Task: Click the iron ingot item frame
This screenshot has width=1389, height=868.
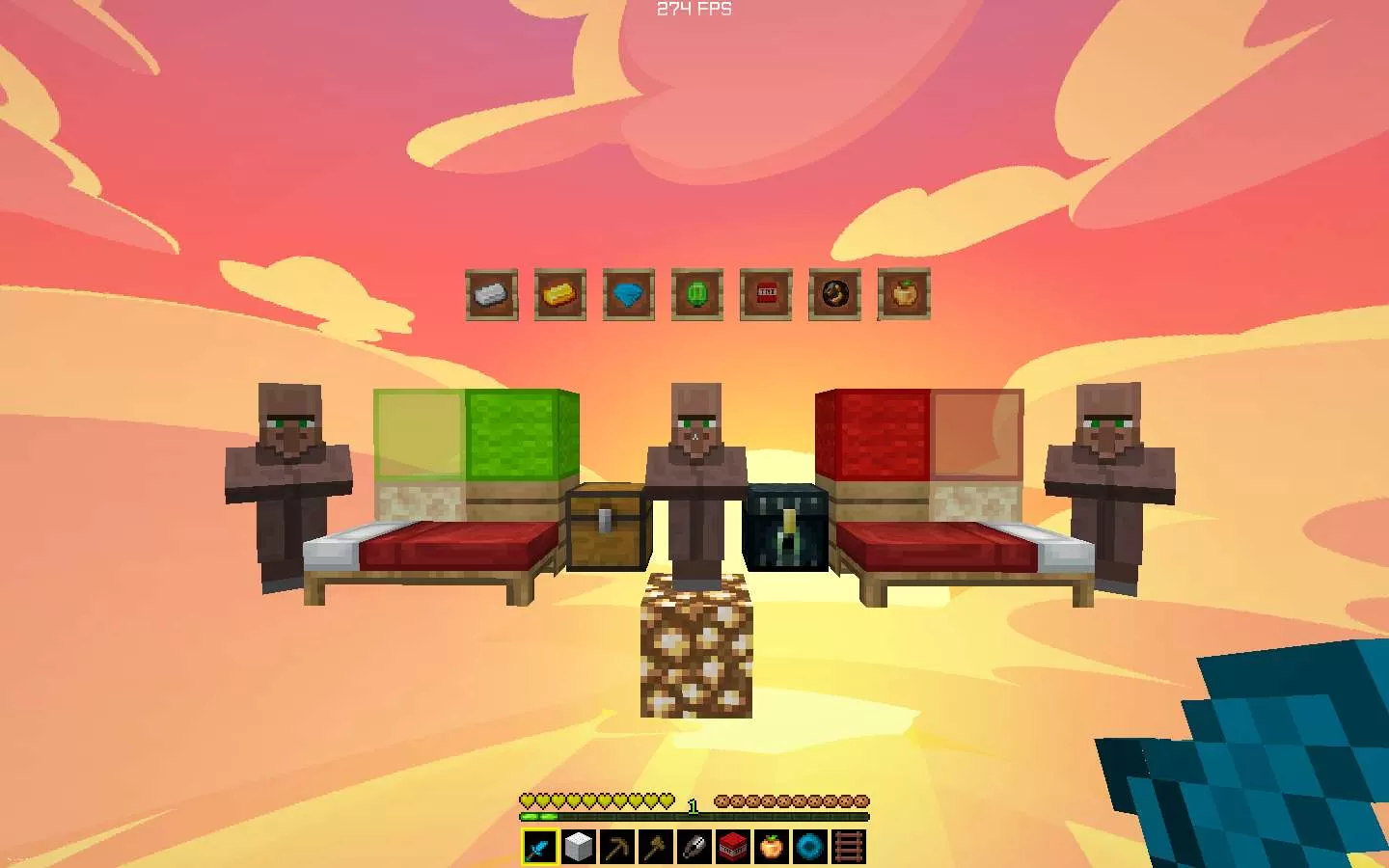Action: tap(491, 295)
